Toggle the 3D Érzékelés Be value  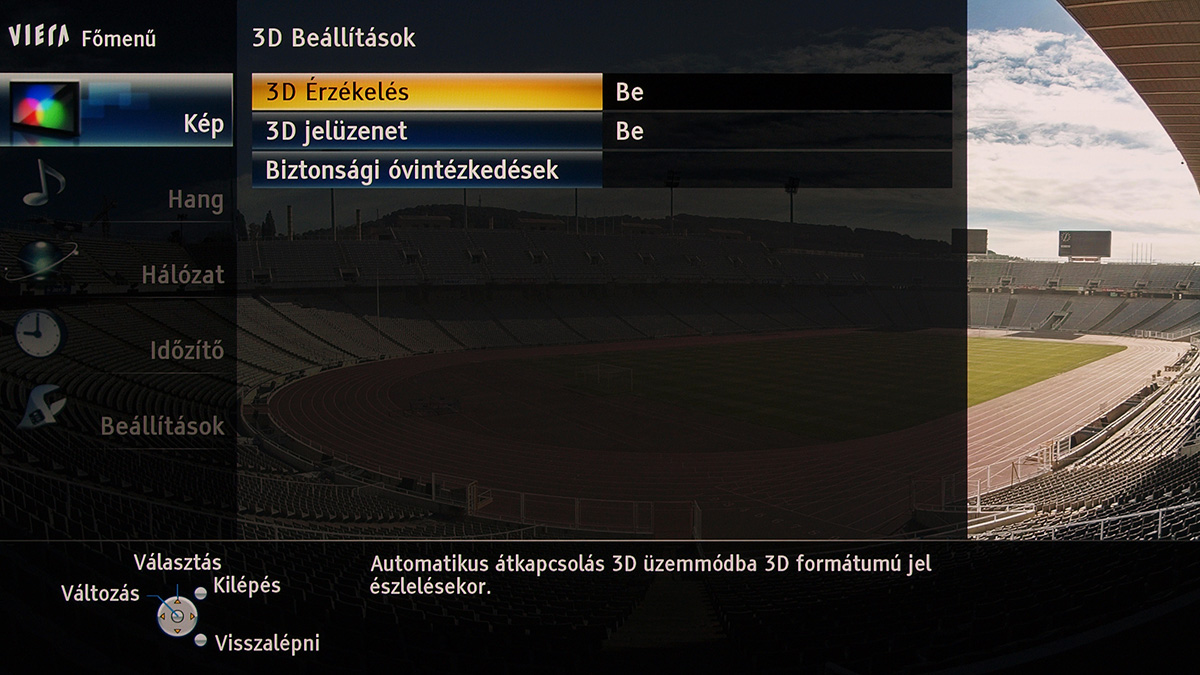click(777, 92)
